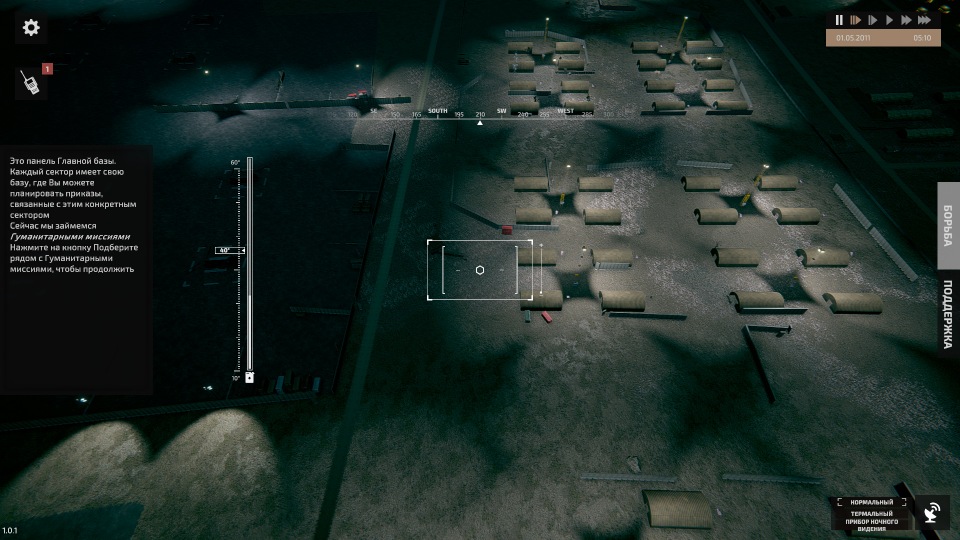Viewport: 960px width, 540px height.
Task: Set the slowest step-play speed
Action: tap(855, 20)
